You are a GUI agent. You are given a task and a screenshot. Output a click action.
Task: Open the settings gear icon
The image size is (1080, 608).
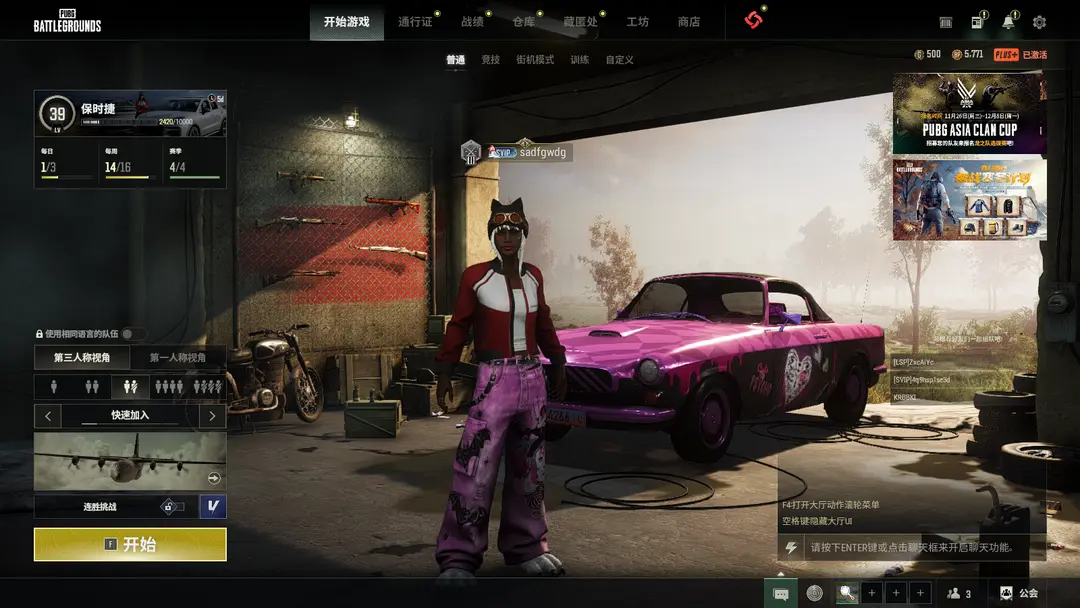pyautogui.click(x=1039, y=22)
